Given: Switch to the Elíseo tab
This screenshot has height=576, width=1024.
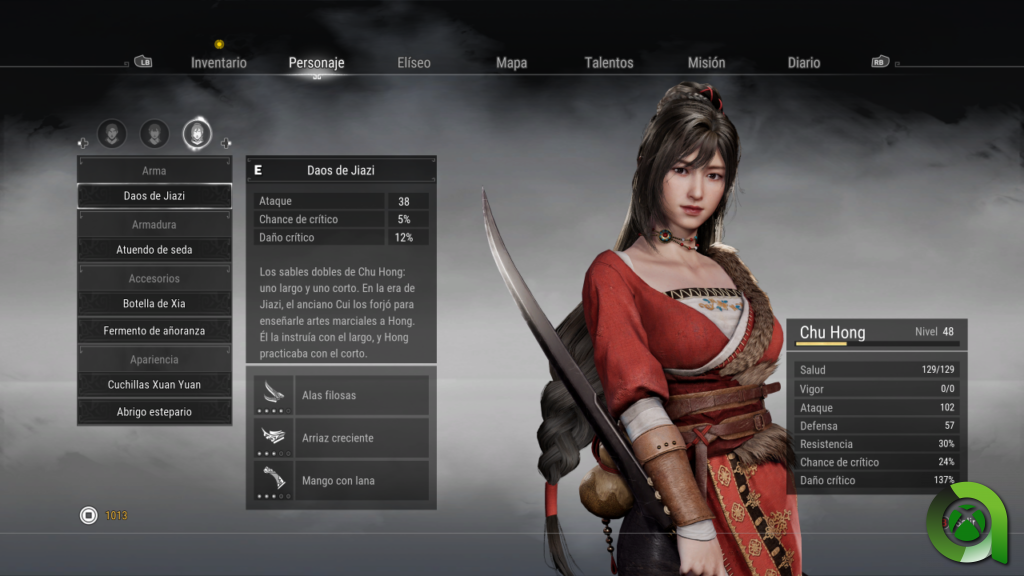Looking at the screenshot, I should tap(414, 63).
